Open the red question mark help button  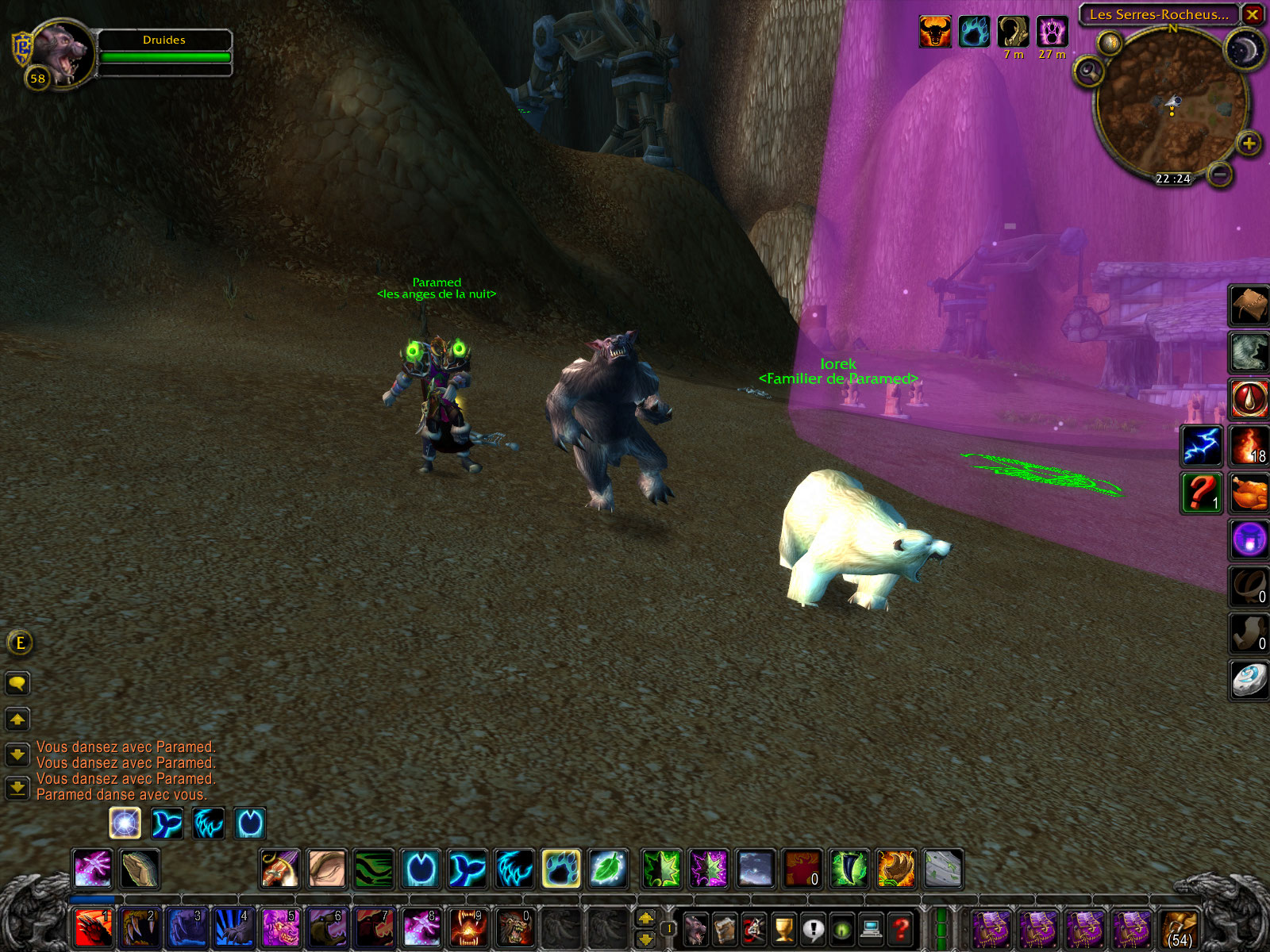[900, 928]
